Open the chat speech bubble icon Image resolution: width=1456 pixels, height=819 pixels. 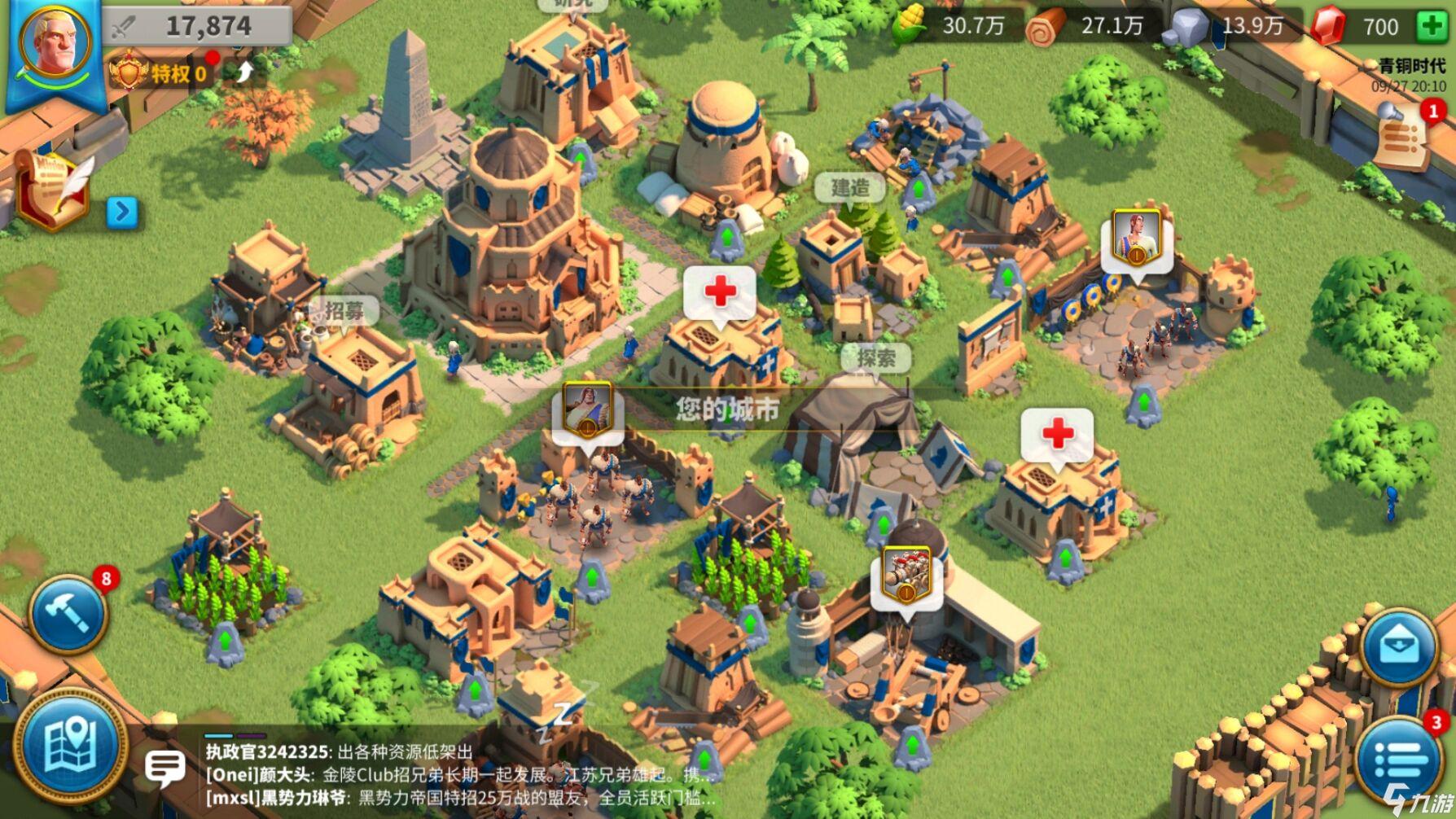167,765
